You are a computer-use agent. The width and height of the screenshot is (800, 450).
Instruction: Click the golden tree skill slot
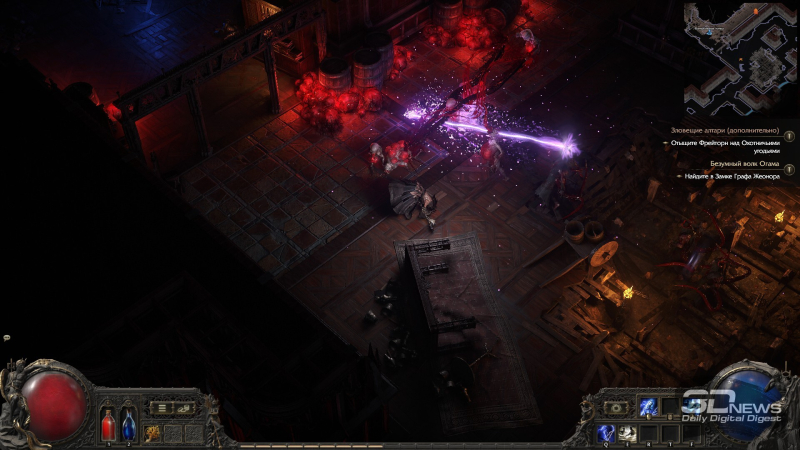153,432
